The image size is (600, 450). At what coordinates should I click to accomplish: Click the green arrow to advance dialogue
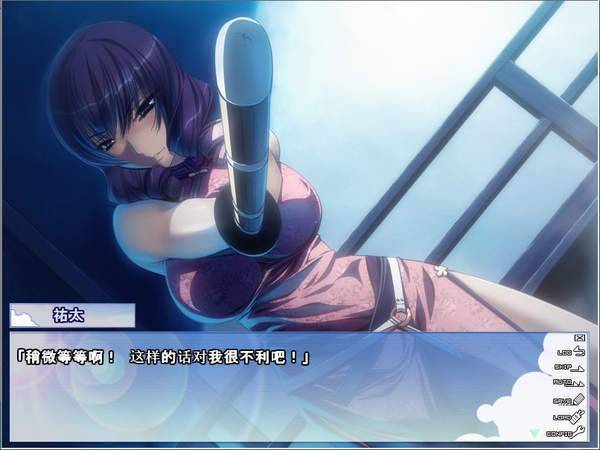click(533, 433)
